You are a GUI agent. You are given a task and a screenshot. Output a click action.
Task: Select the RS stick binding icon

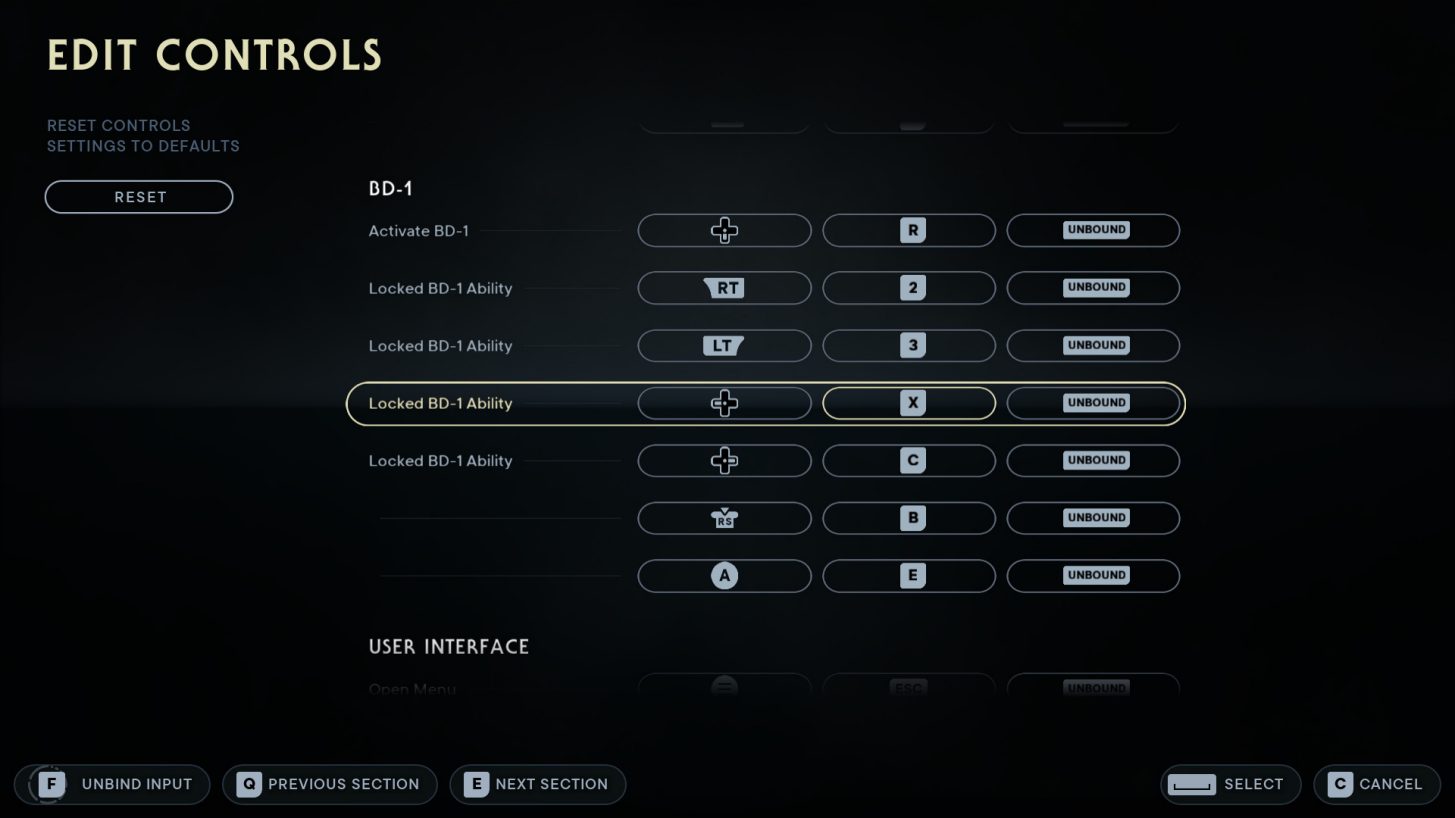tap(724, 518)
